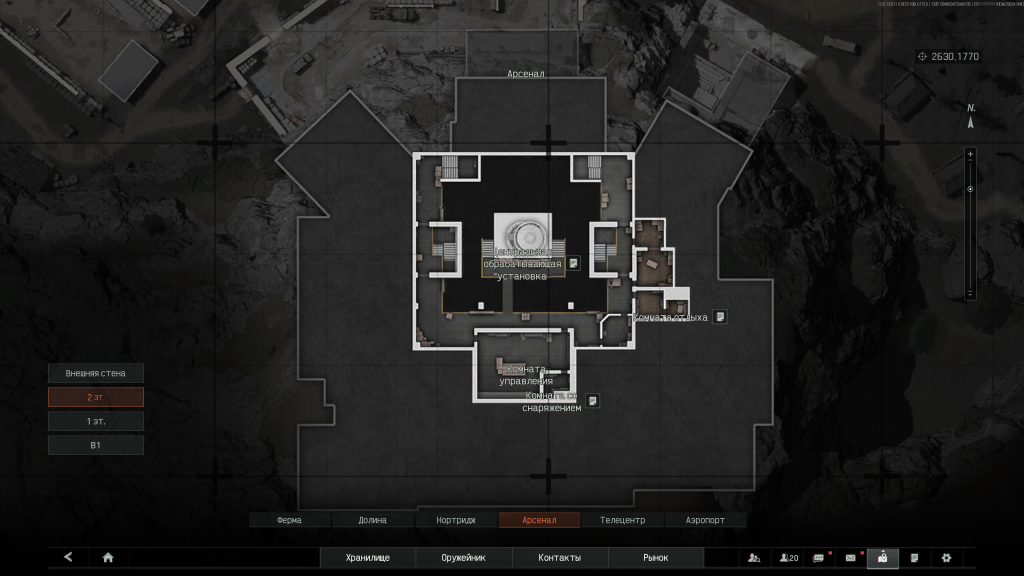Screen dimensions: 1024x576
Task: Open the mail envelope icon
Action: [851, 558]
